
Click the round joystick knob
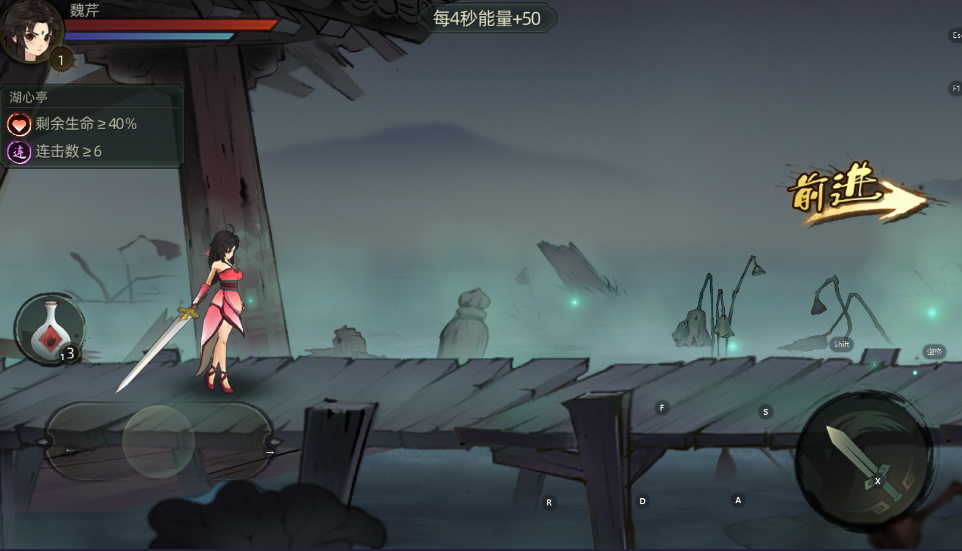coord(158,441)
